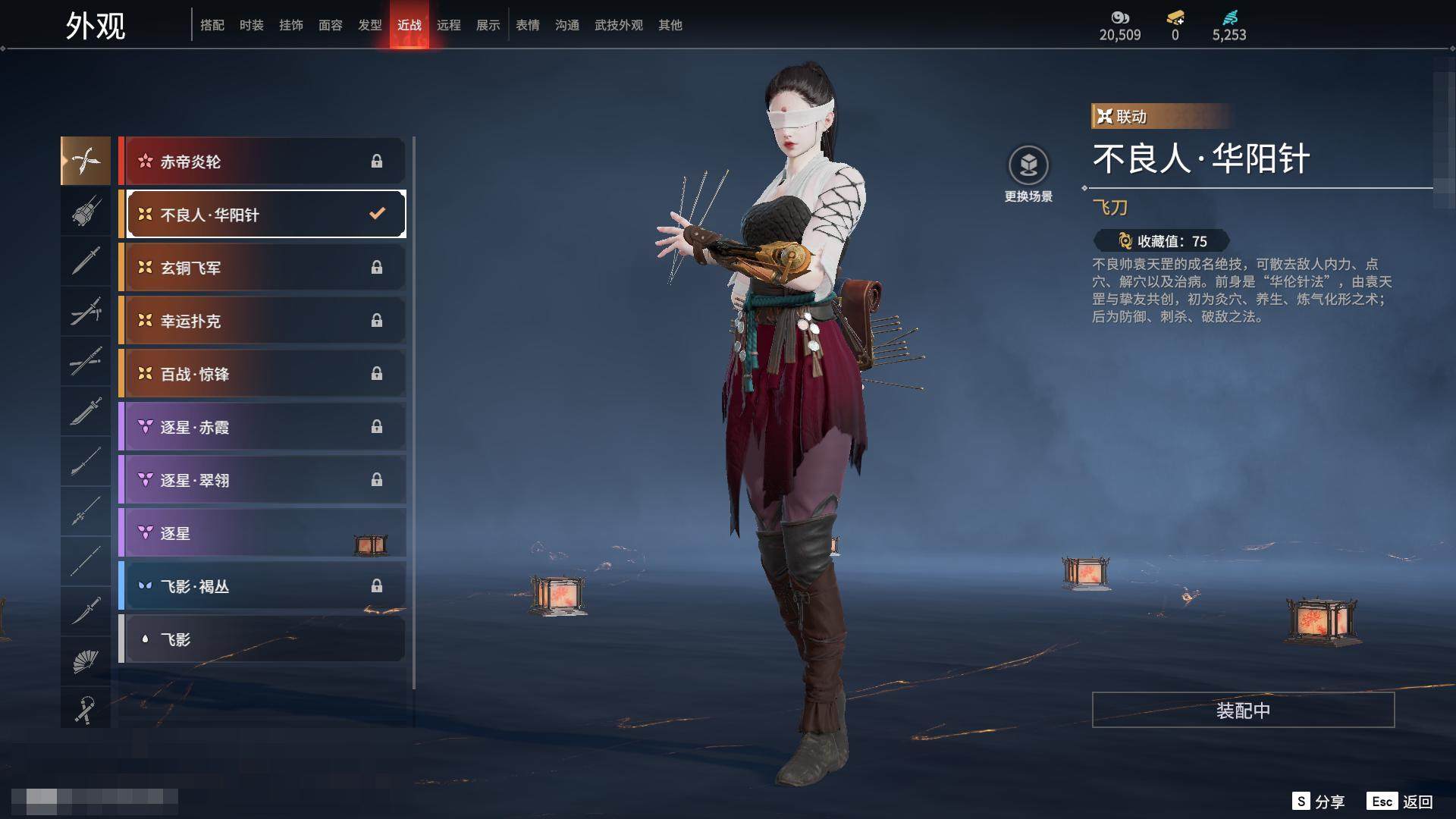Image resolution: width=1456 pixels, height=819 pixels.
Task: Select the 面容 tab
Action: [330, 26]
